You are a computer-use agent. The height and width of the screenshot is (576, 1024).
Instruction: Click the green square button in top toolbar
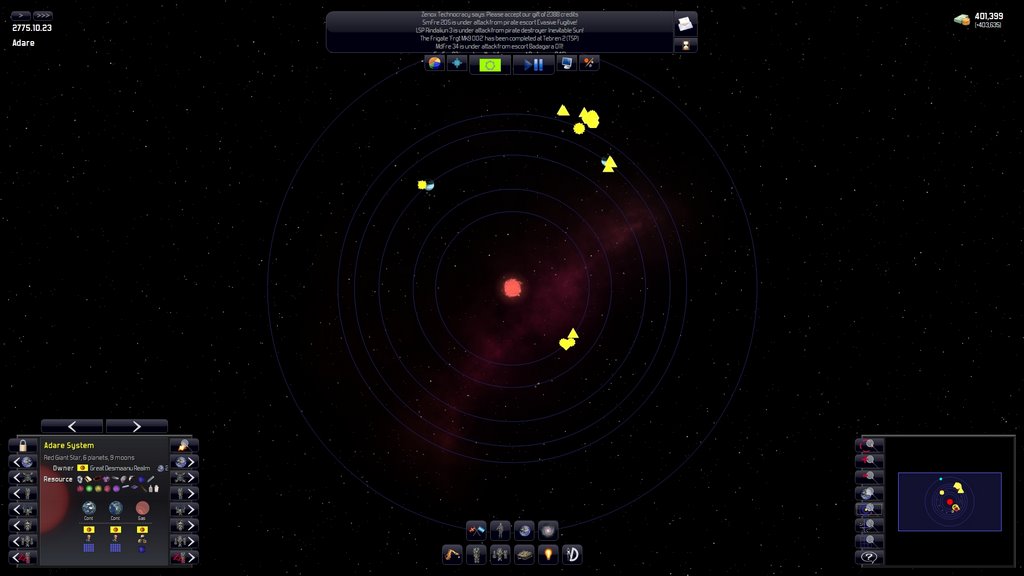pyautogui.click(x=490, y=64)
